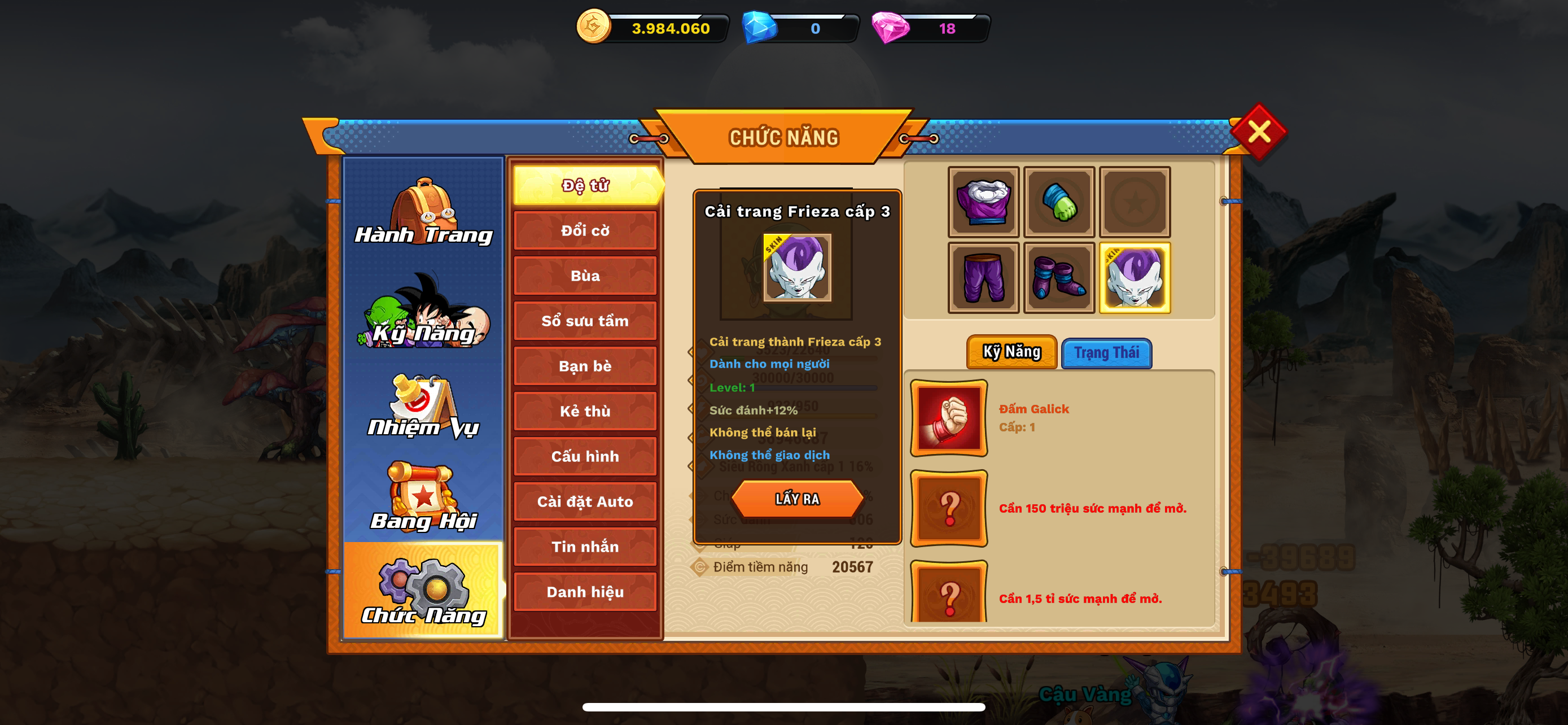Open the Nhiệm Vụ quest tab

tap(423, 407)
